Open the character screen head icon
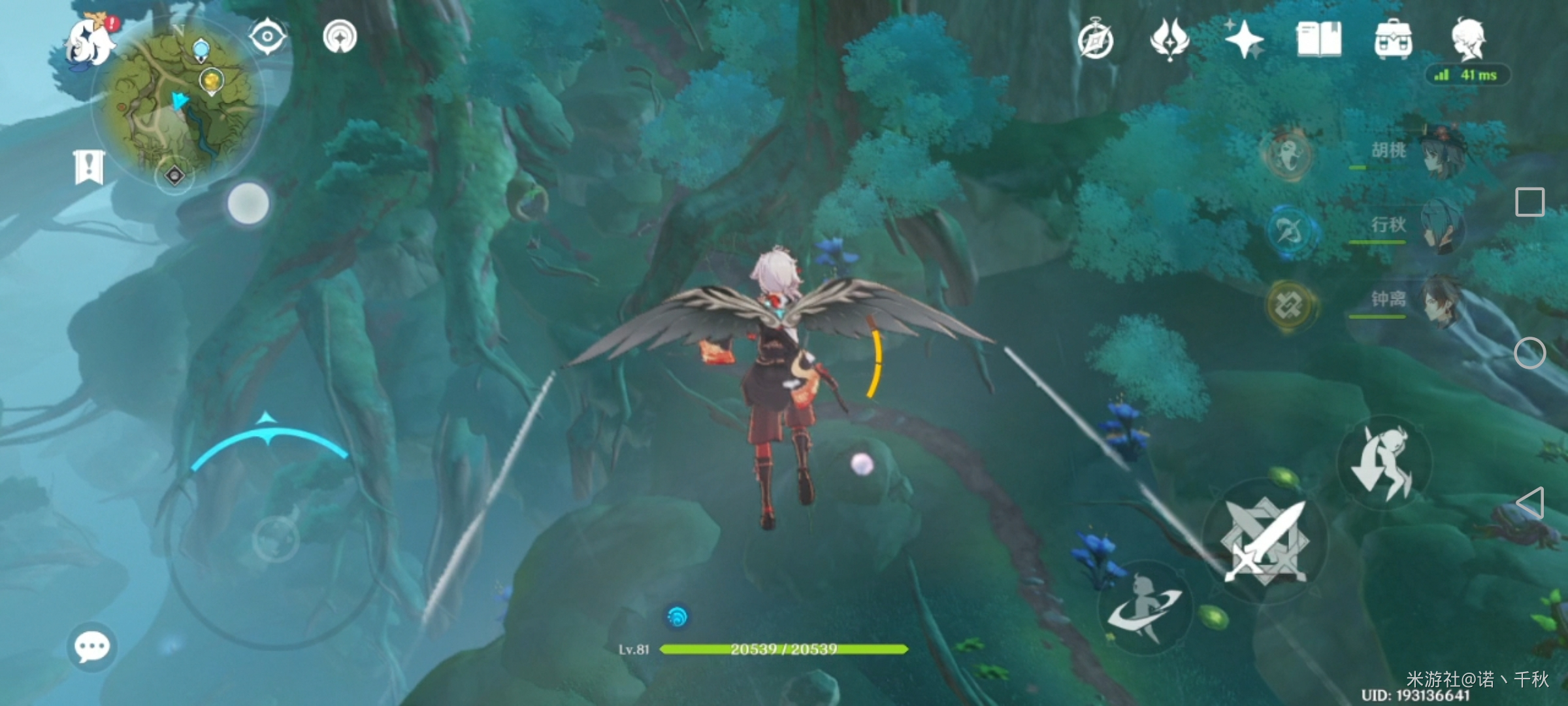Viewport: 1568px width, 706px height. [x=1469, y=39]
